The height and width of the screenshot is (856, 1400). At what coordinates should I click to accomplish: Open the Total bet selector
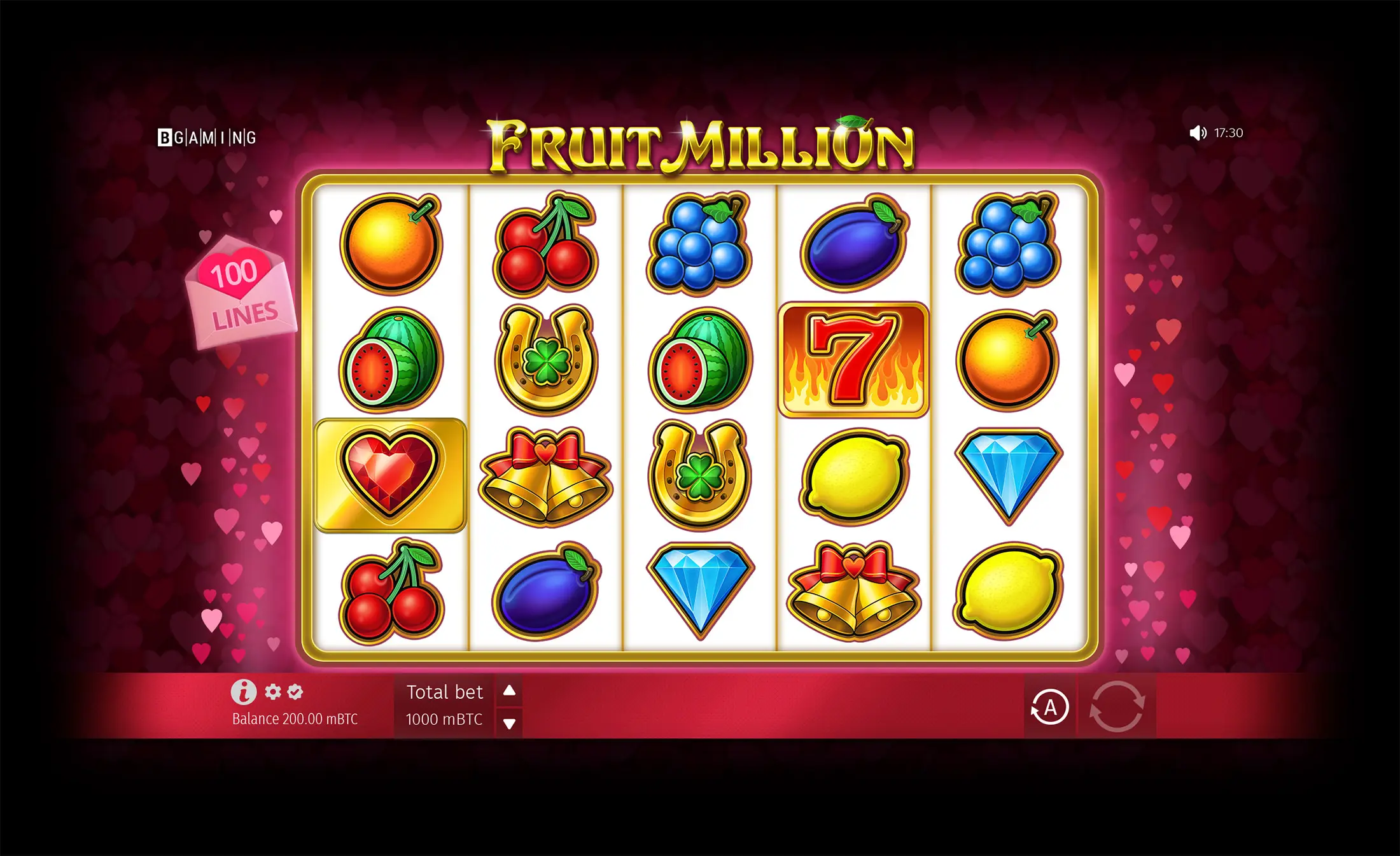[x=445, y=691]
